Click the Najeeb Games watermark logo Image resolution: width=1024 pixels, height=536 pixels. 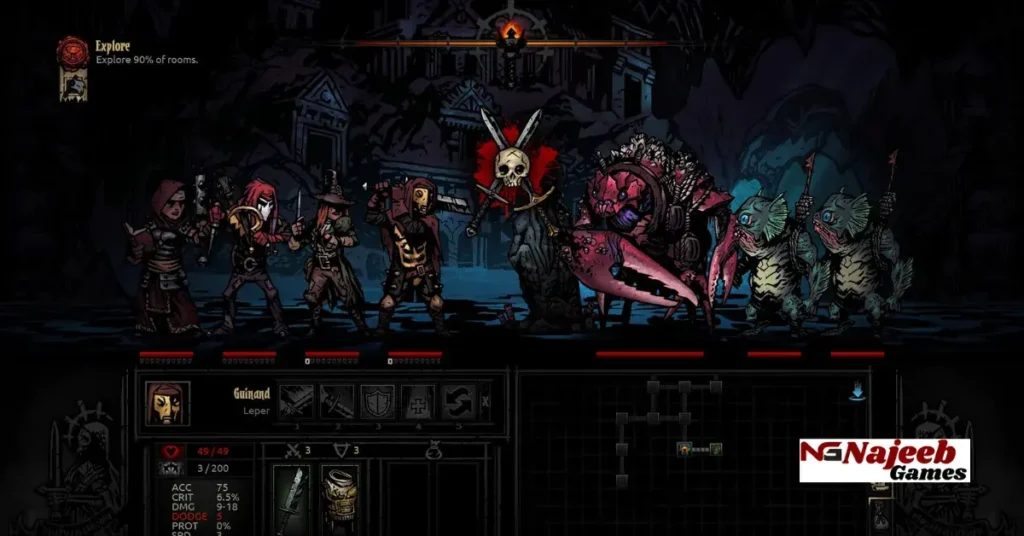tap(884, 460)
